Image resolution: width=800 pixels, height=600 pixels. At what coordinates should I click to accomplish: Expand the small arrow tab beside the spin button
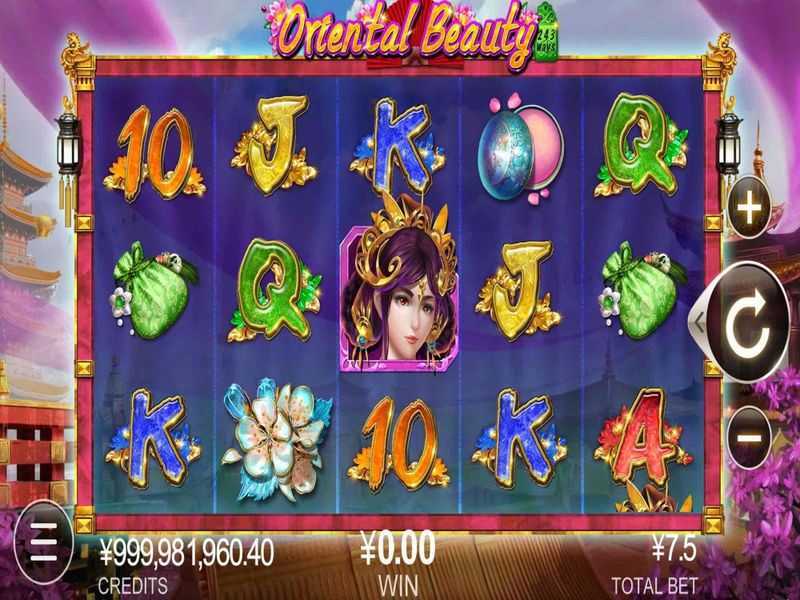click(699, 322)
